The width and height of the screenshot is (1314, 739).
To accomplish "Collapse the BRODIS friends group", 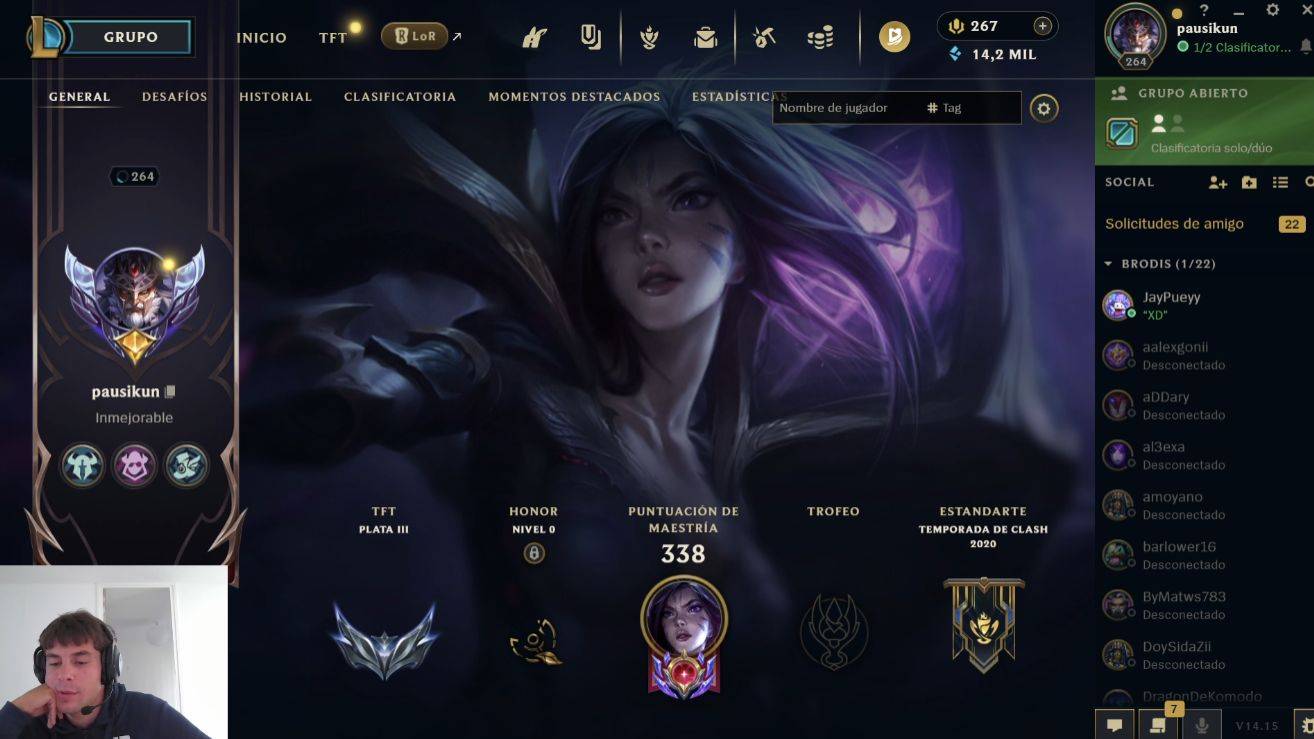I will click(x=1108, y=264).
